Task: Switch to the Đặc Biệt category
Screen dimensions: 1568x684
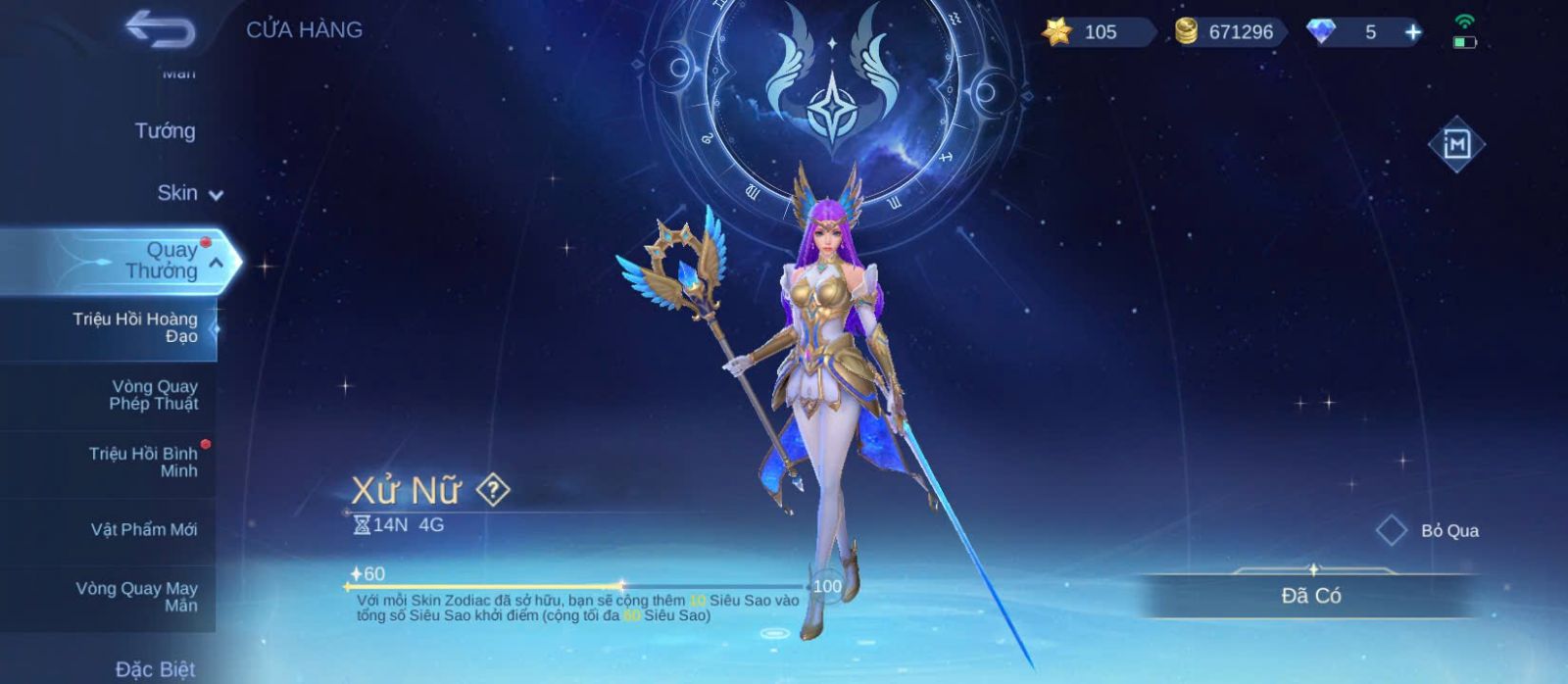Action: click(x=155, y=668)
